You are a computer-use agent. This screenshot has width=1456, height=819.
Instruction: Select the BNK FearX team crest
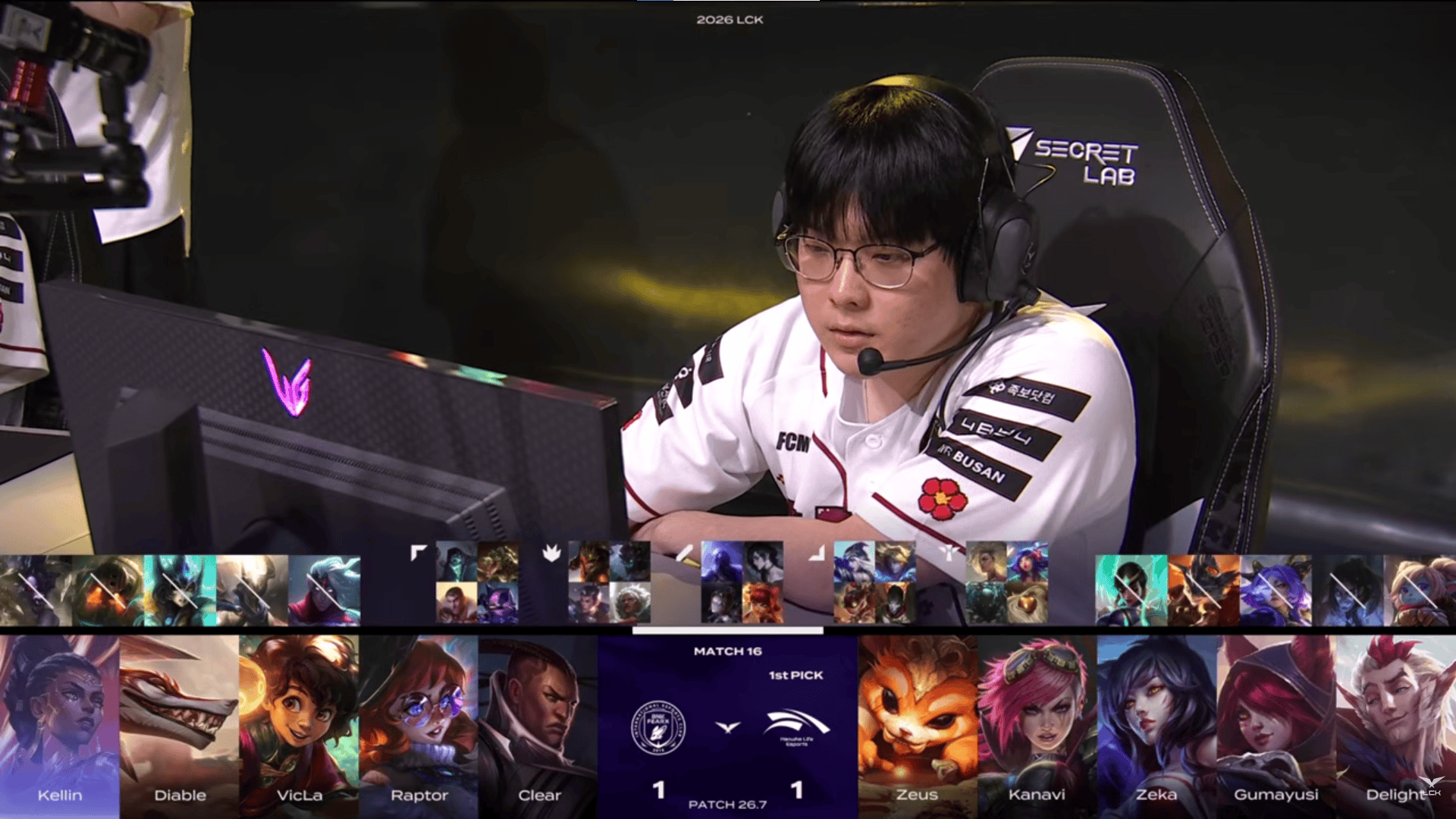click(x=657, y=727)
